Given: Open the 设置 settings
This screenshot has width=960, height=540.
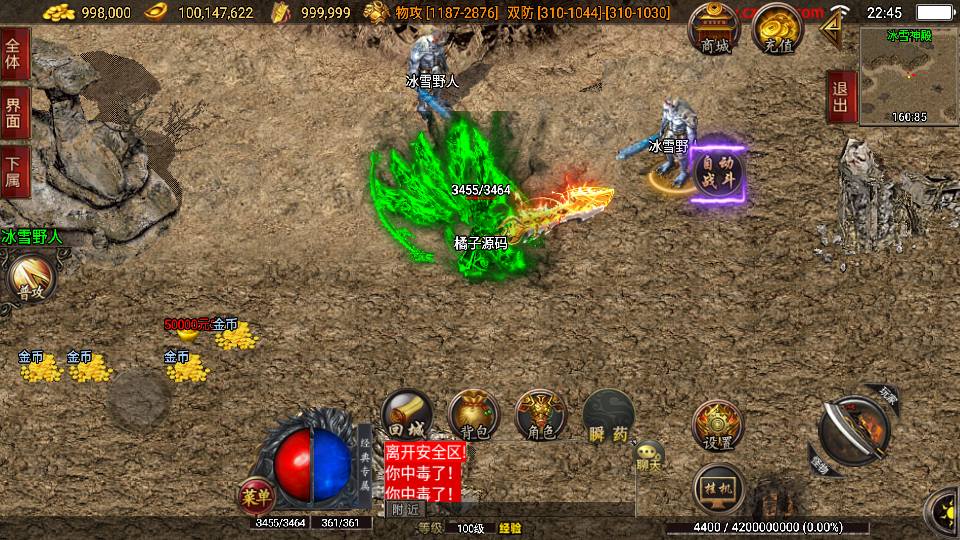Looking at the screenshot, I should pyautogui.click(x=717, y=426).
